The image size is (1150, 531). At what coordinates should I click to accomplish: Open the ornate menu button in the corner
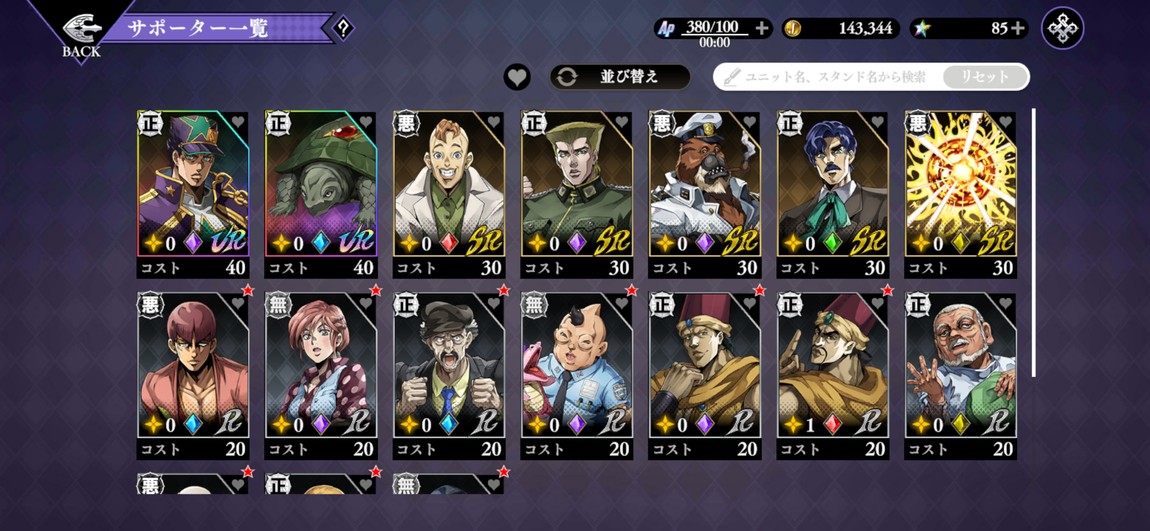1062,28
